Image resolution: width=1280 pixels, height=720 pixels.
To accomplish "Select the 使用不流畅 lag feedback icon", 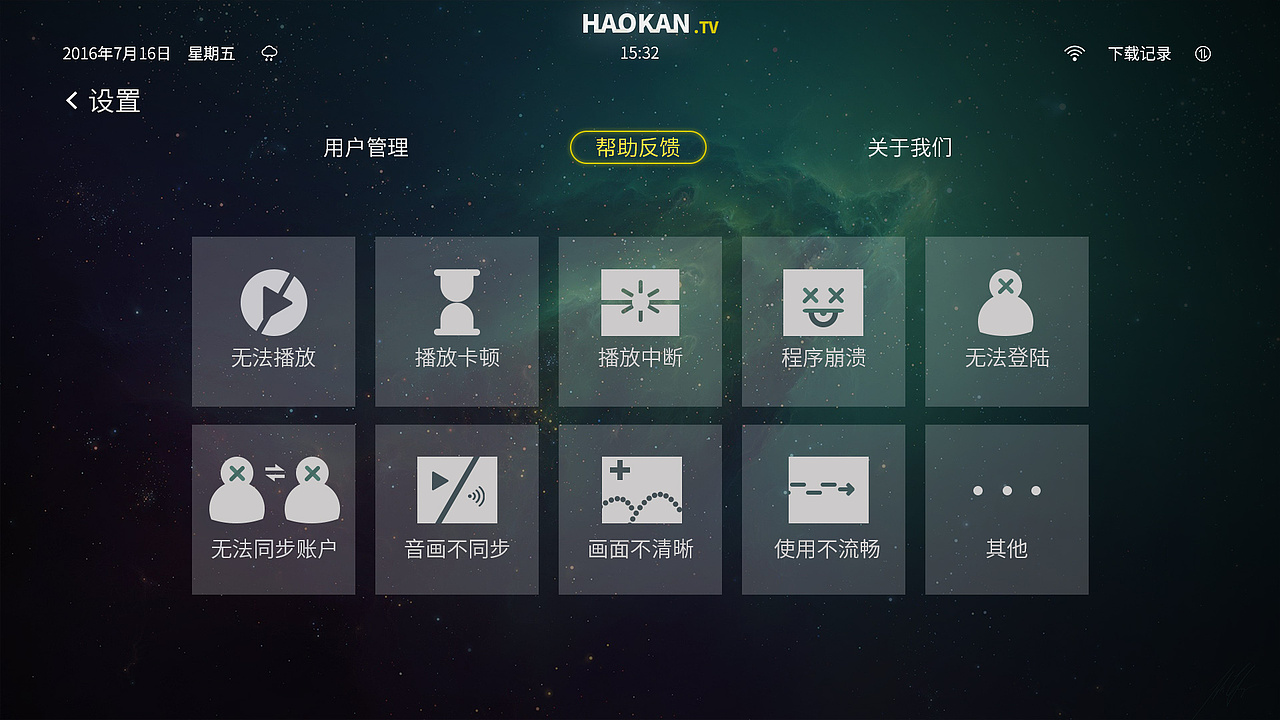I will (823, 508).
